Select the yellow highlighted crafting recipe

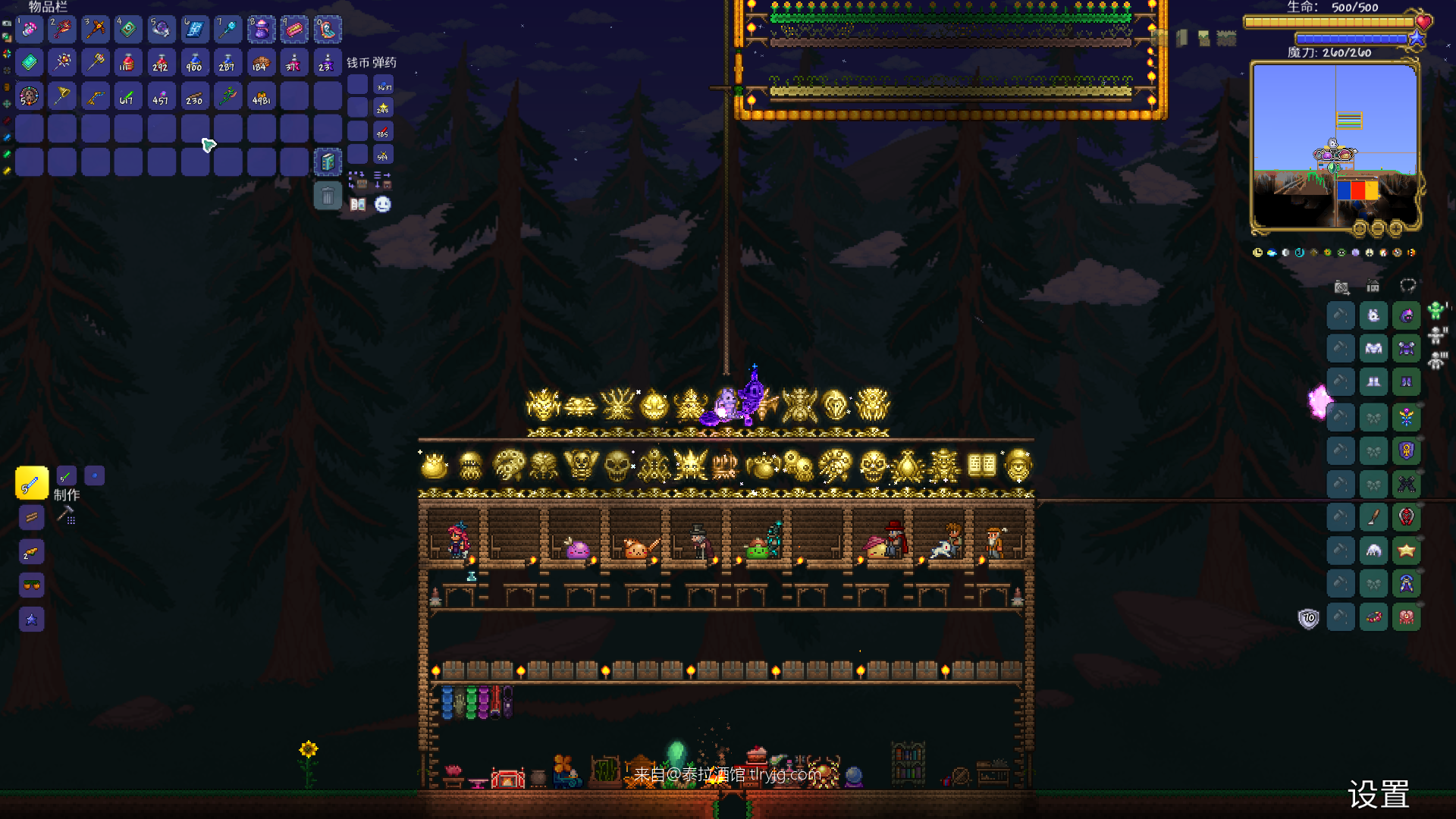tap(32, 483)
